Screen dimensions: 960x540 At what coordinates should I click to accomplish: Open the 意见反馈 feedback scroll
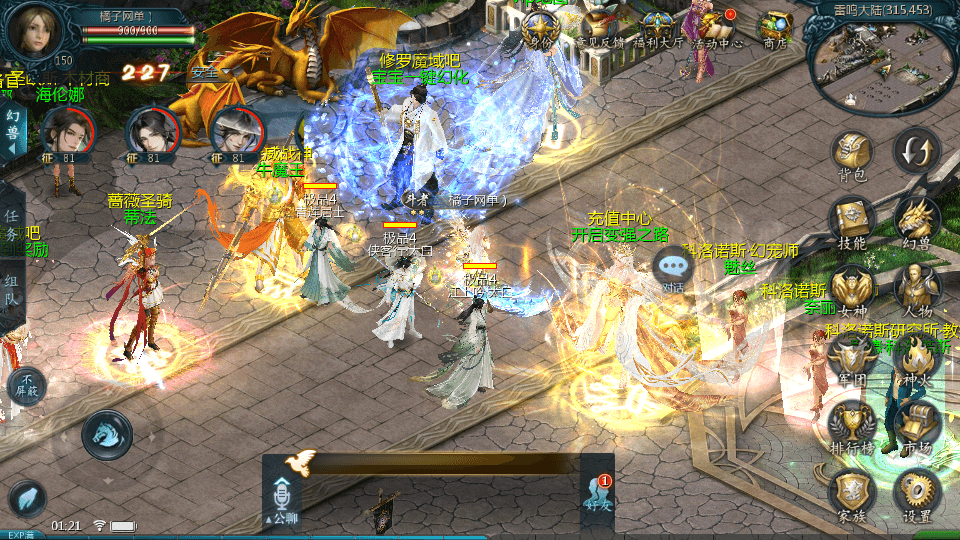coord(600,28)
